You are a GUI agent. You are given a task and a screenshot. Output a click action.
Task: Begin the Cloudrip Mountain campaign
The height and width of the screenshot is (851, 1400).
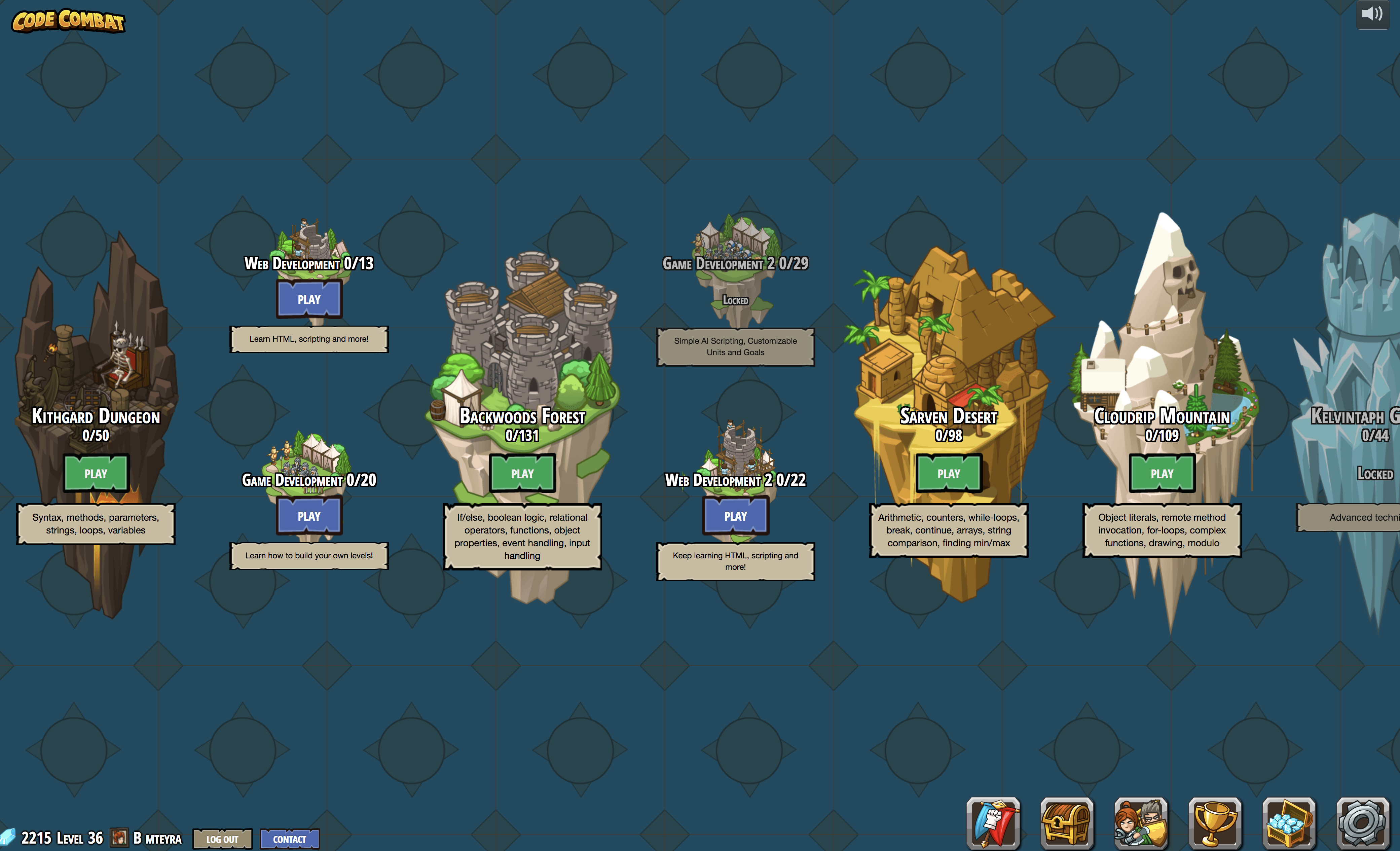[x=1162, y=473]
